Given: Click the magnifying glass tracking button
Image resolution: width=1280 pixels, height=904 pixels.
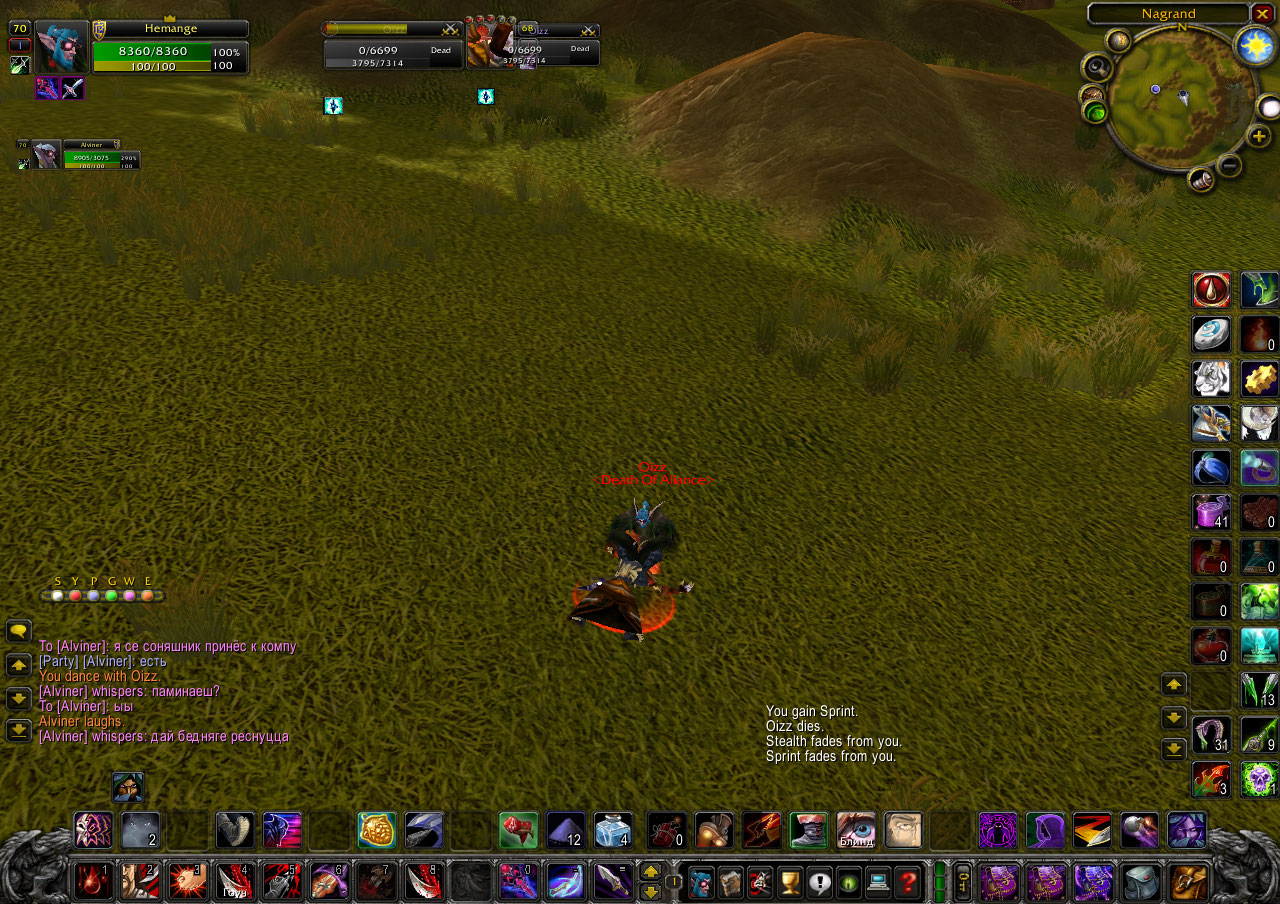Looking at the screenshot, I should click(x=1097, y=67).
